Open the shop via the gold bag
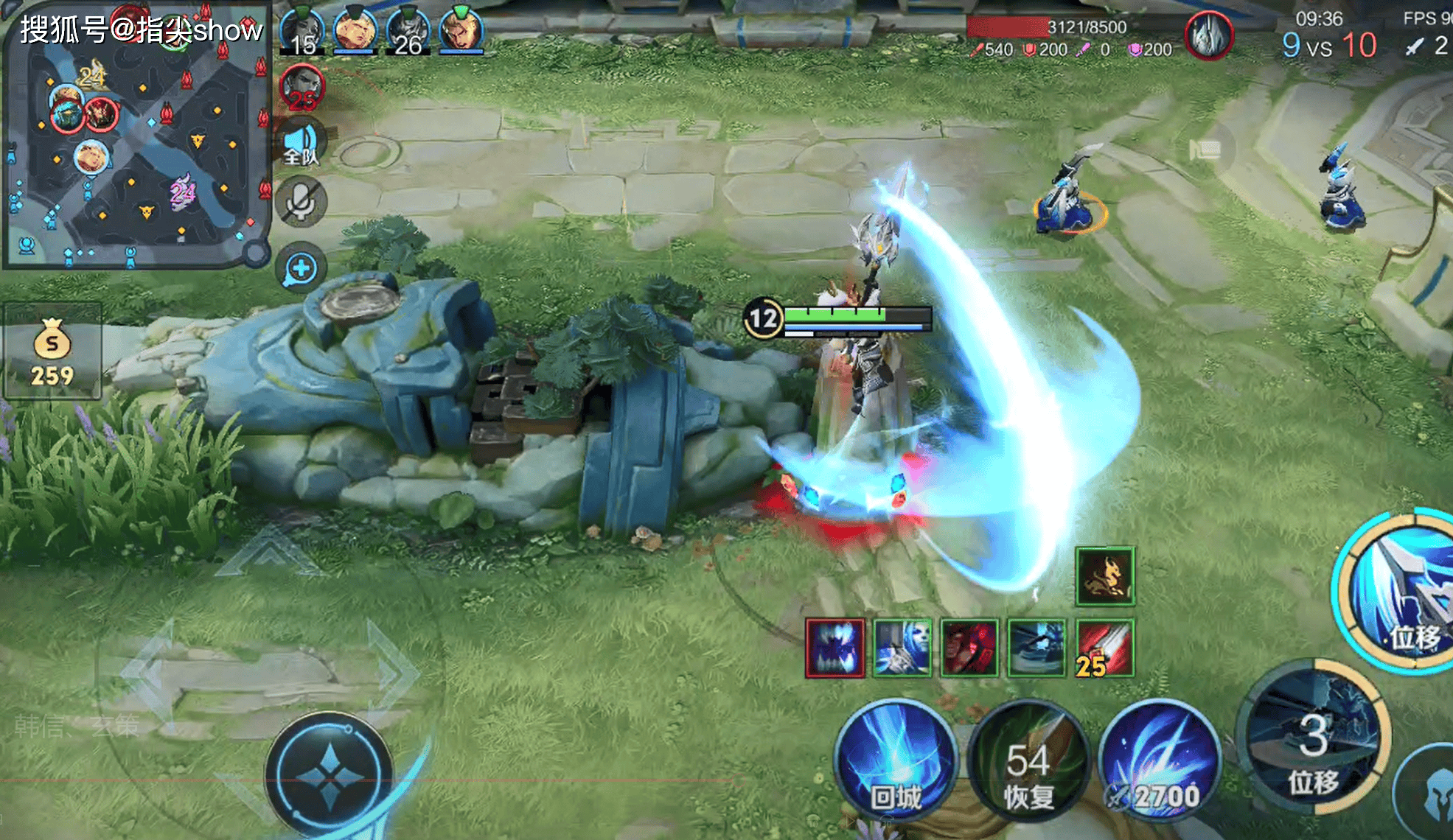This screenshot has width=1453, height=840. click(52, 351)
